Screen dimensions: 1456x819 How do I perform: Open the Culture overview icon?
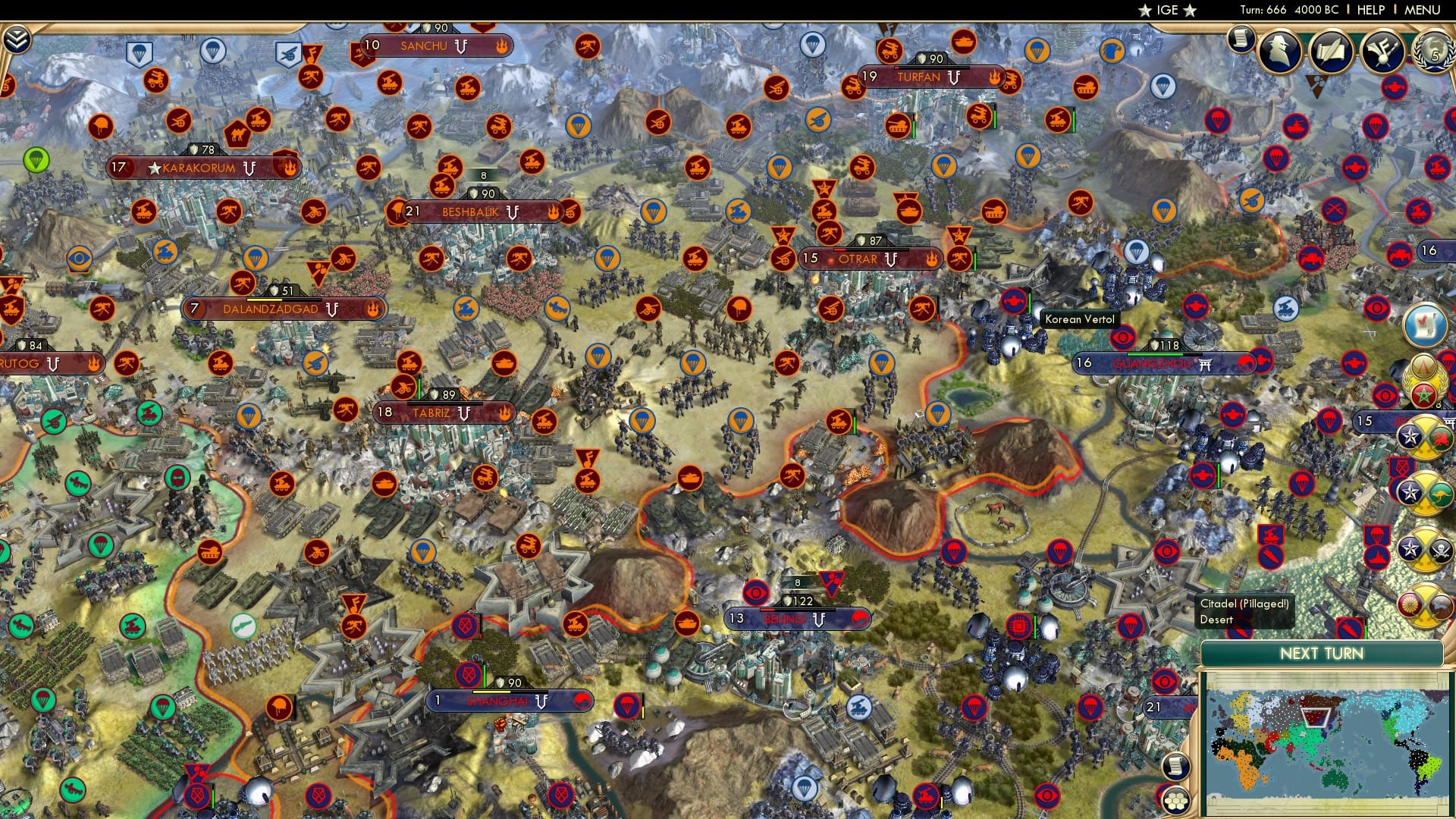[1382, 52]
